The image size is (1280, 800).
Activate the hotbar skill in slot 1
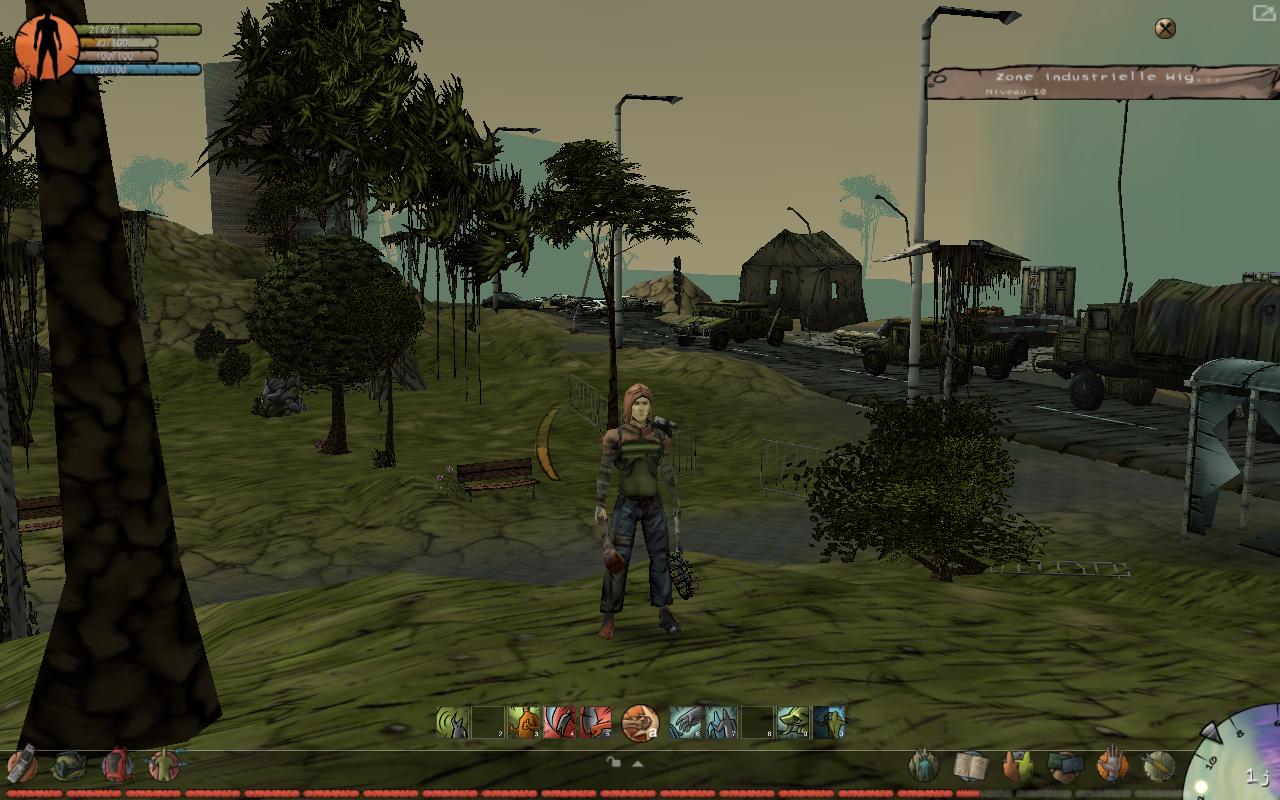click(452, 722)
